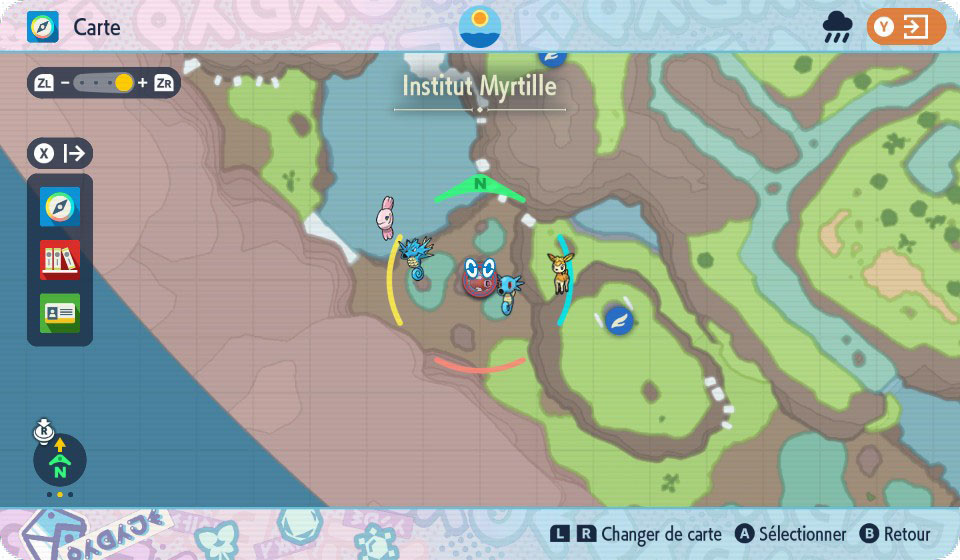This screenshot has height=560, width=960.
Task: Select the pink Pokémon marker on the map
Action: click(x=386, y=217)
